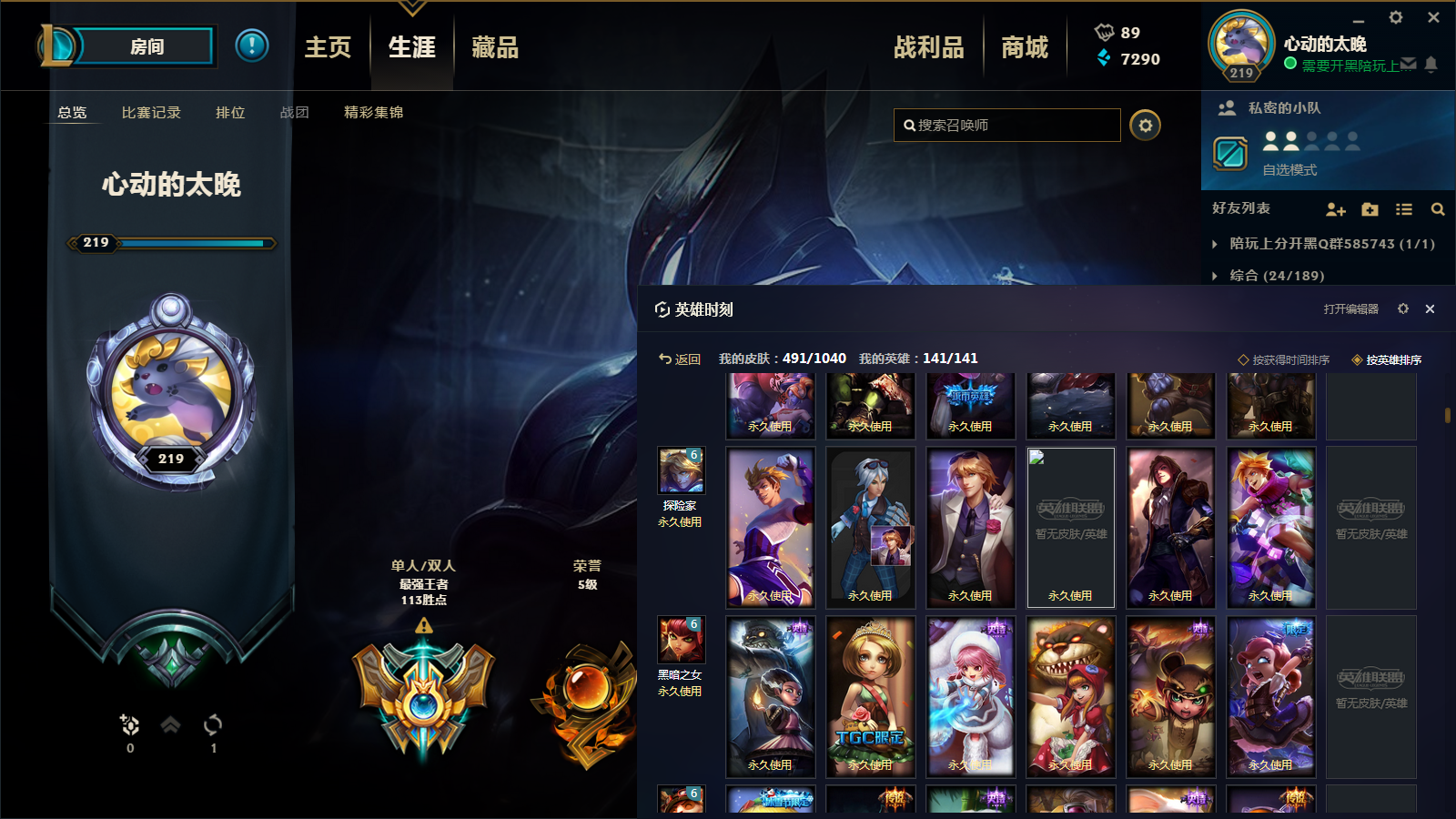The width and height of the screenshot is (1456, 819).
Task: Click the add friend group folder icon
Action: (x=1370, y=209)
